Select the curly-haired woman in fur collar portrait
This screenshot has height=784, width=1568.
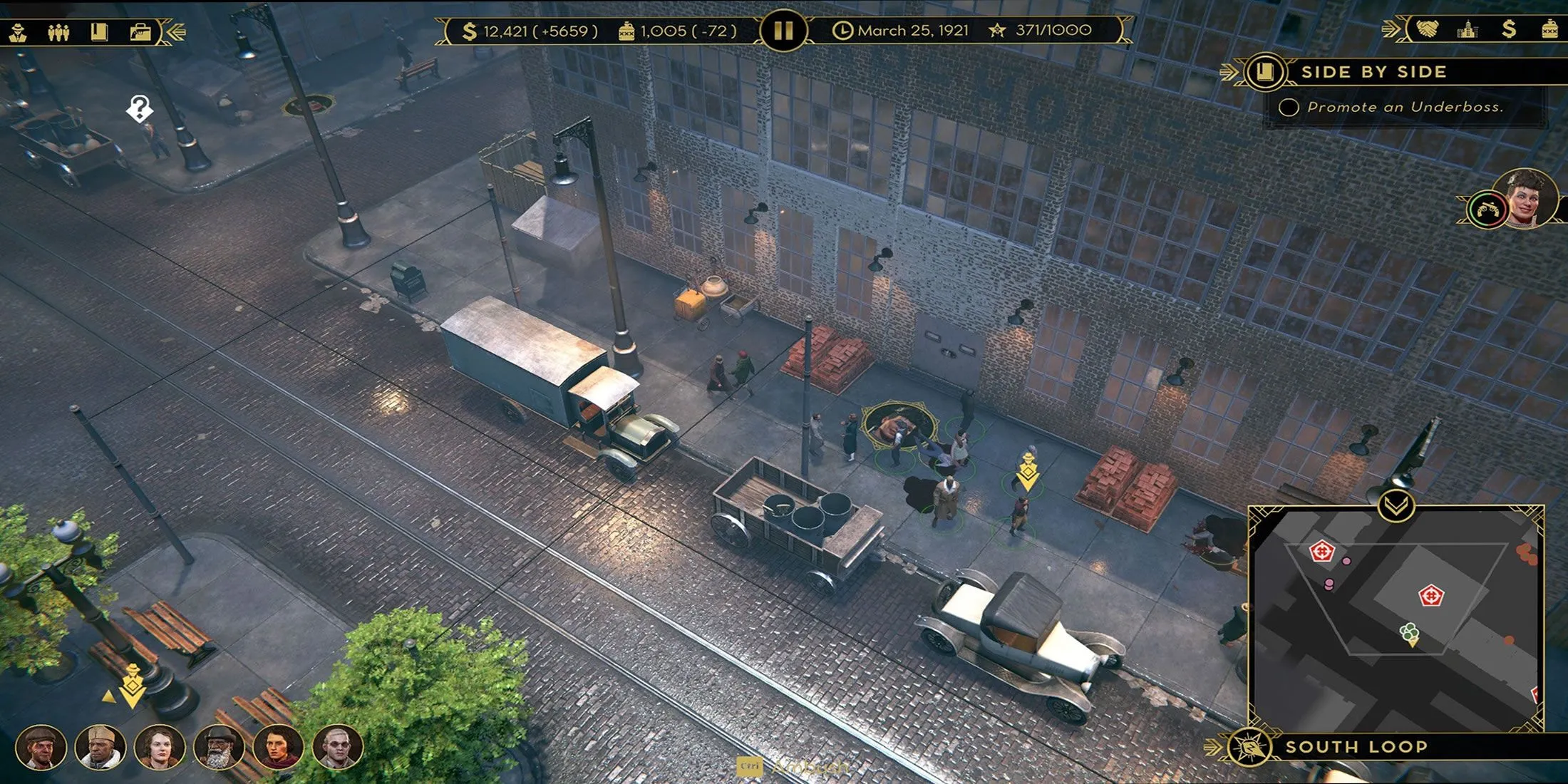[x=160, y=747]
